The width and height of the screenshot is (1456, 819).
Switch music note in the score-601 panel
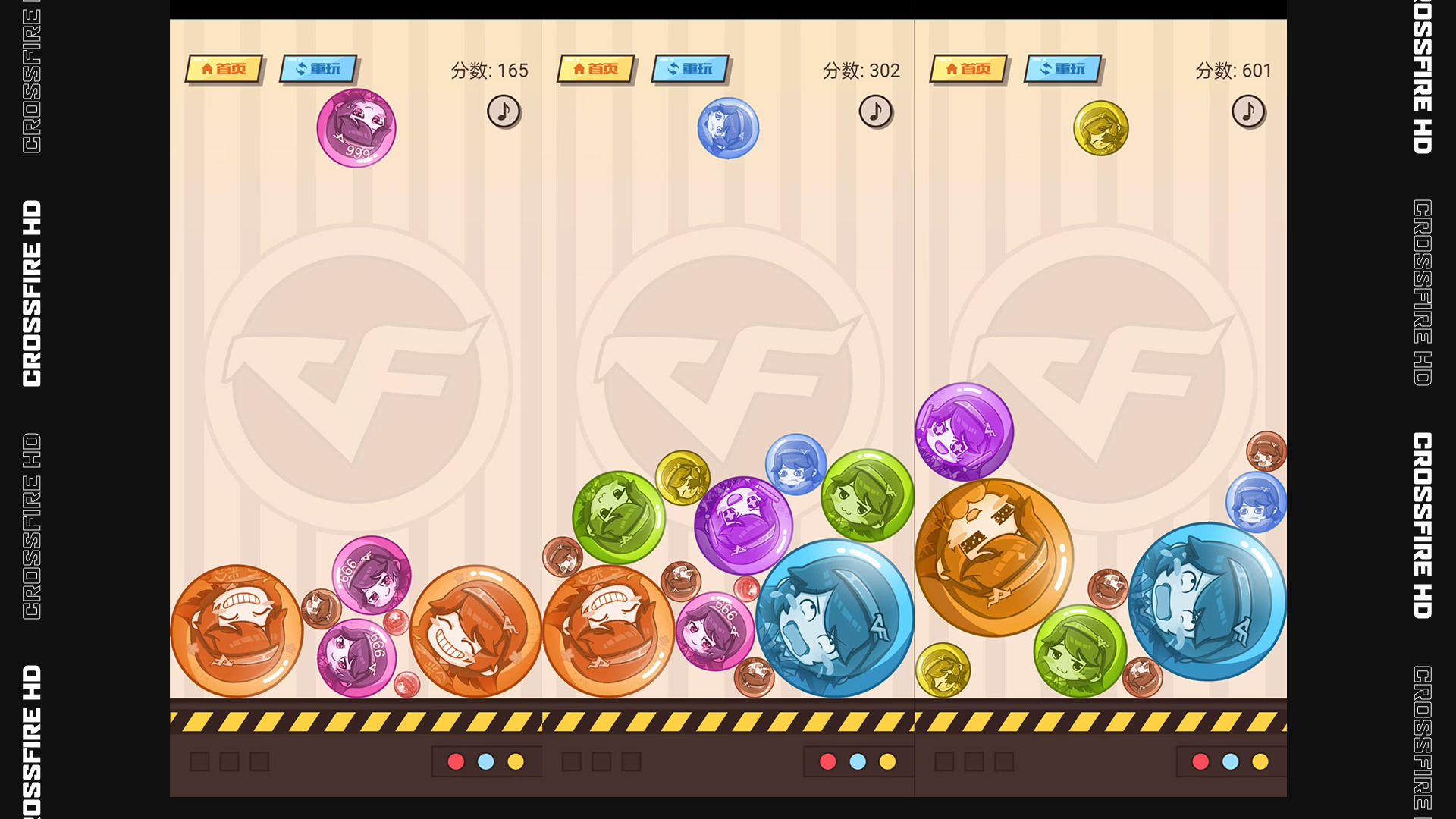click(1248, 111)
